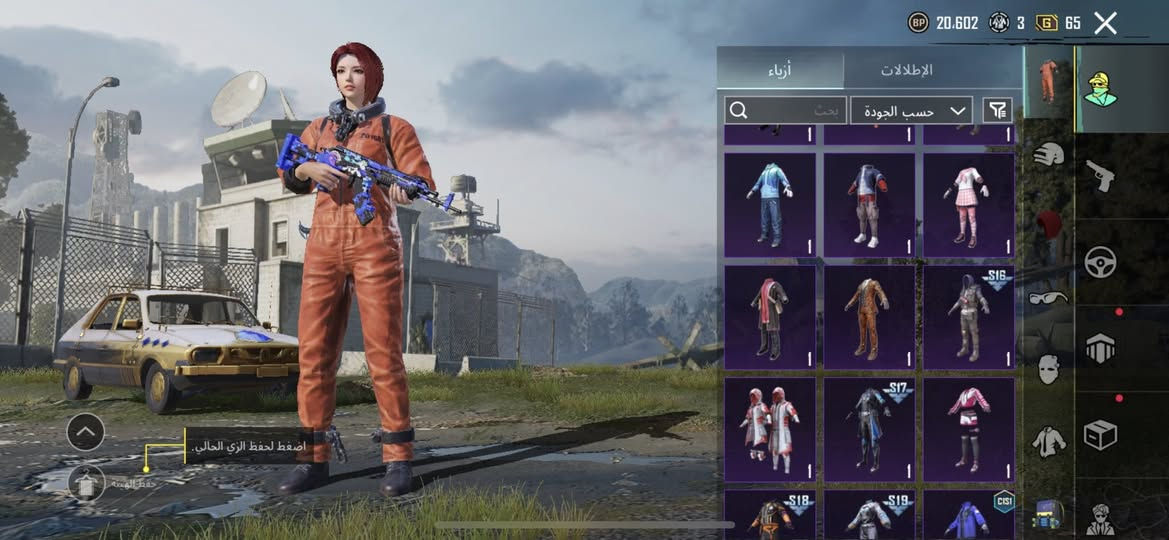The height and width of the screenshot is (540, 1169).
Task: Save the current outfit with the hanger button
Action: coord(85,484)
